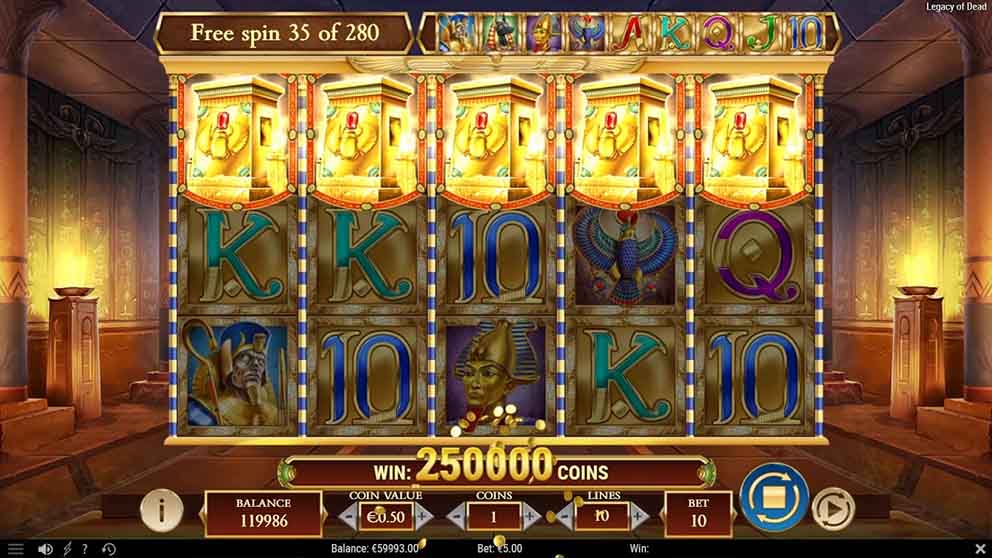Open the paytable info button
992x558 pixels.
coord(161,511)
